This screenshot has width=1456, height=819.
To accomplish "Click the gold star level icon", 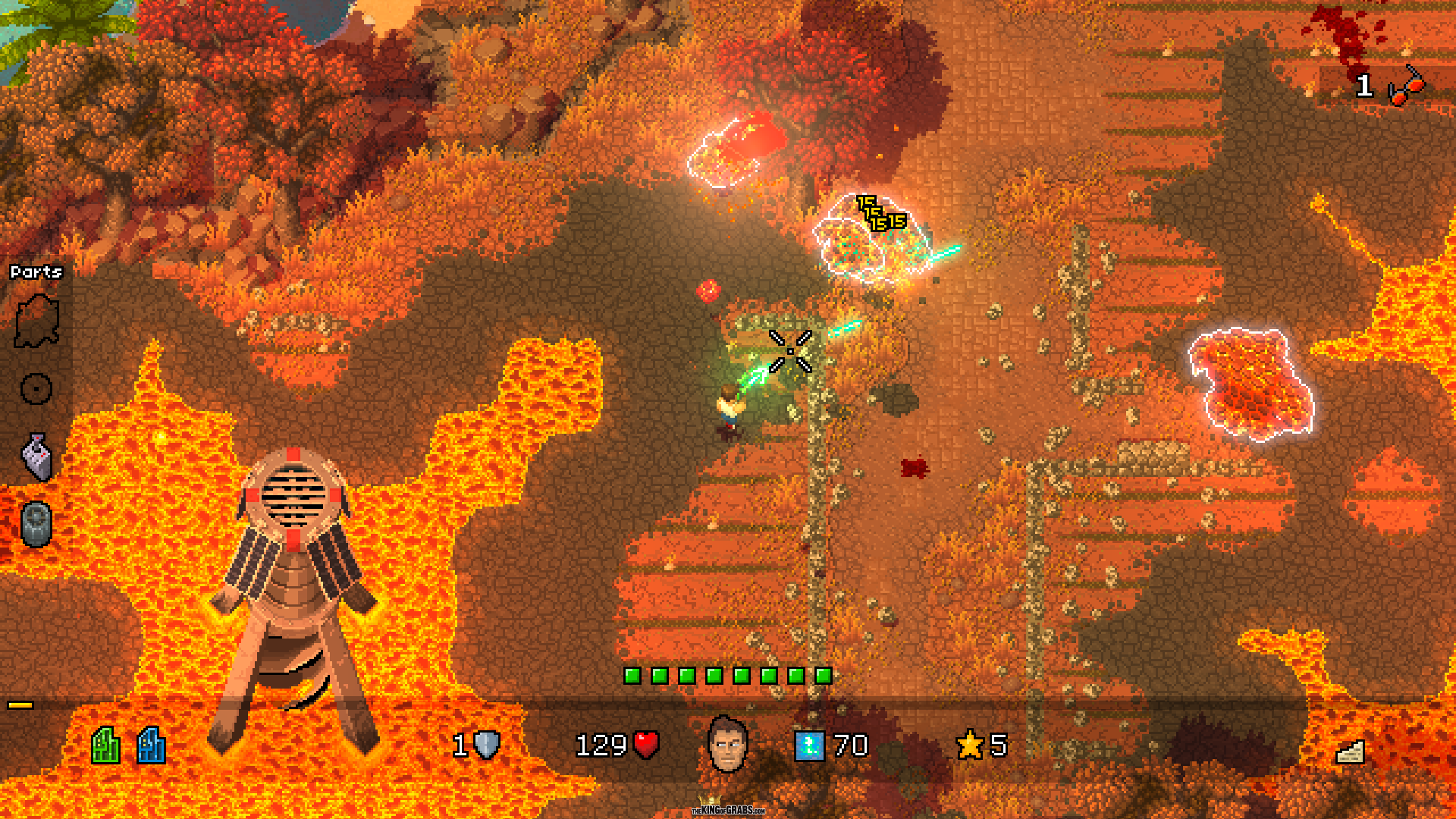I will pyautogui.click(x=970, y=745).
